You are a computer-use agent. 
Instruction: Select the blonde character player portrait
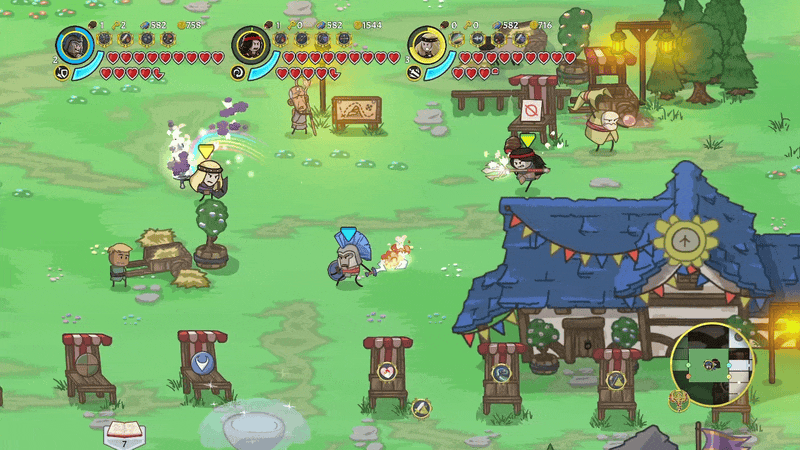tap(427, 45)
